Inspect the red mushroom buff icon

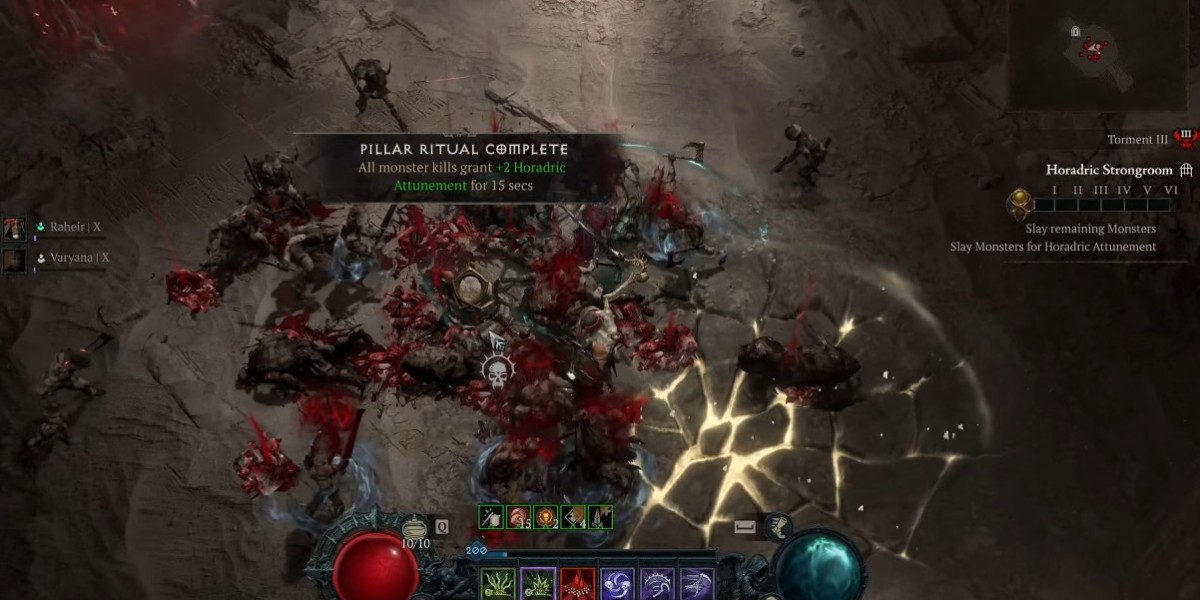519,517
